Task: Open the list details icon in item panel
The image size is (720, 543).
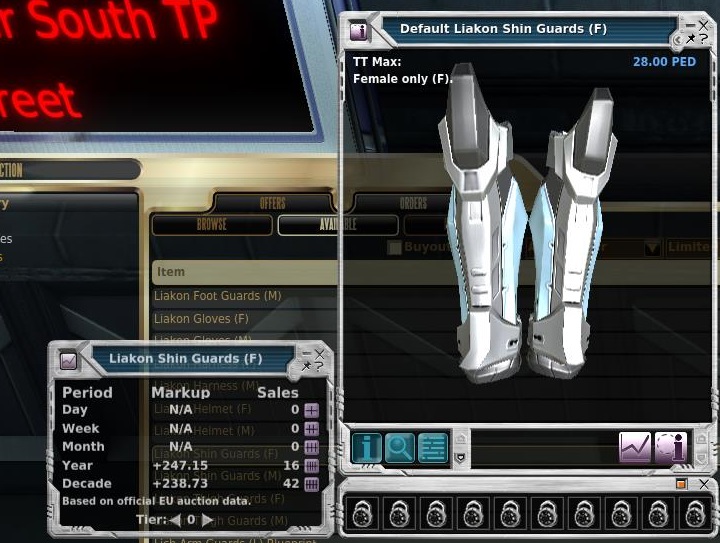Action: pos(432,447)
